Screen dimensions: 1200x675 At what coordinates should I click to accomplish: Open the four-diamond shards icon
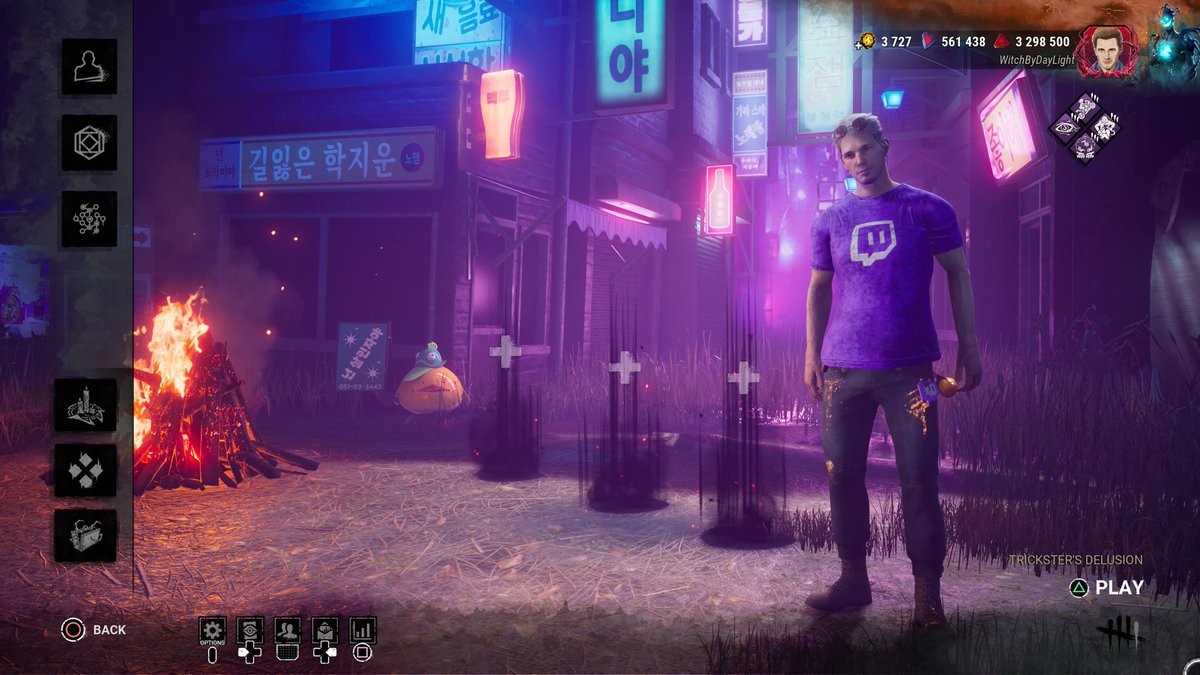[x=85, y=470]
